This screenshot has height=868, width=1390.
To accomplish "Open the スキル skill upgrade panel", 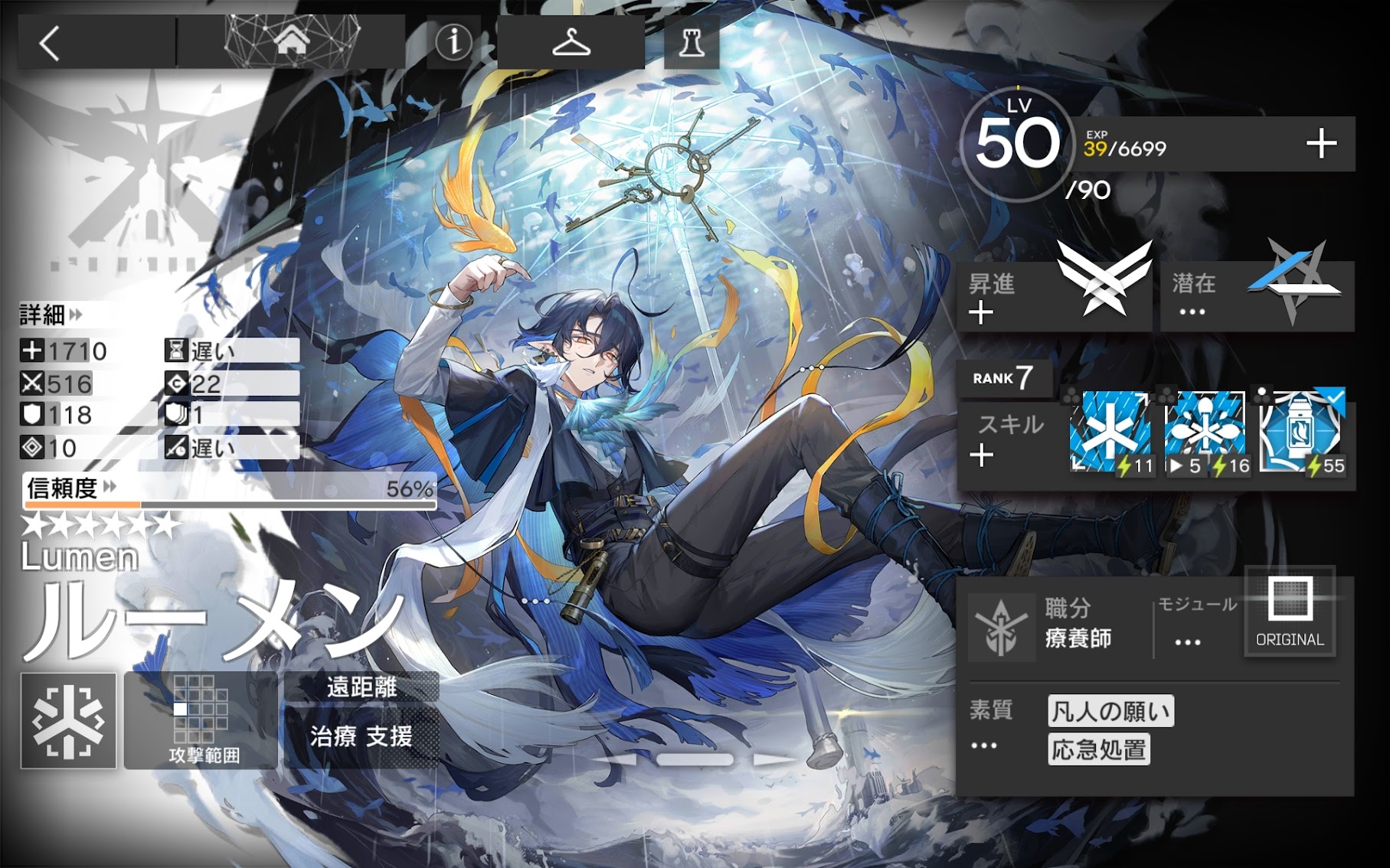I will pyautogui.click(x=1009, y=441).
